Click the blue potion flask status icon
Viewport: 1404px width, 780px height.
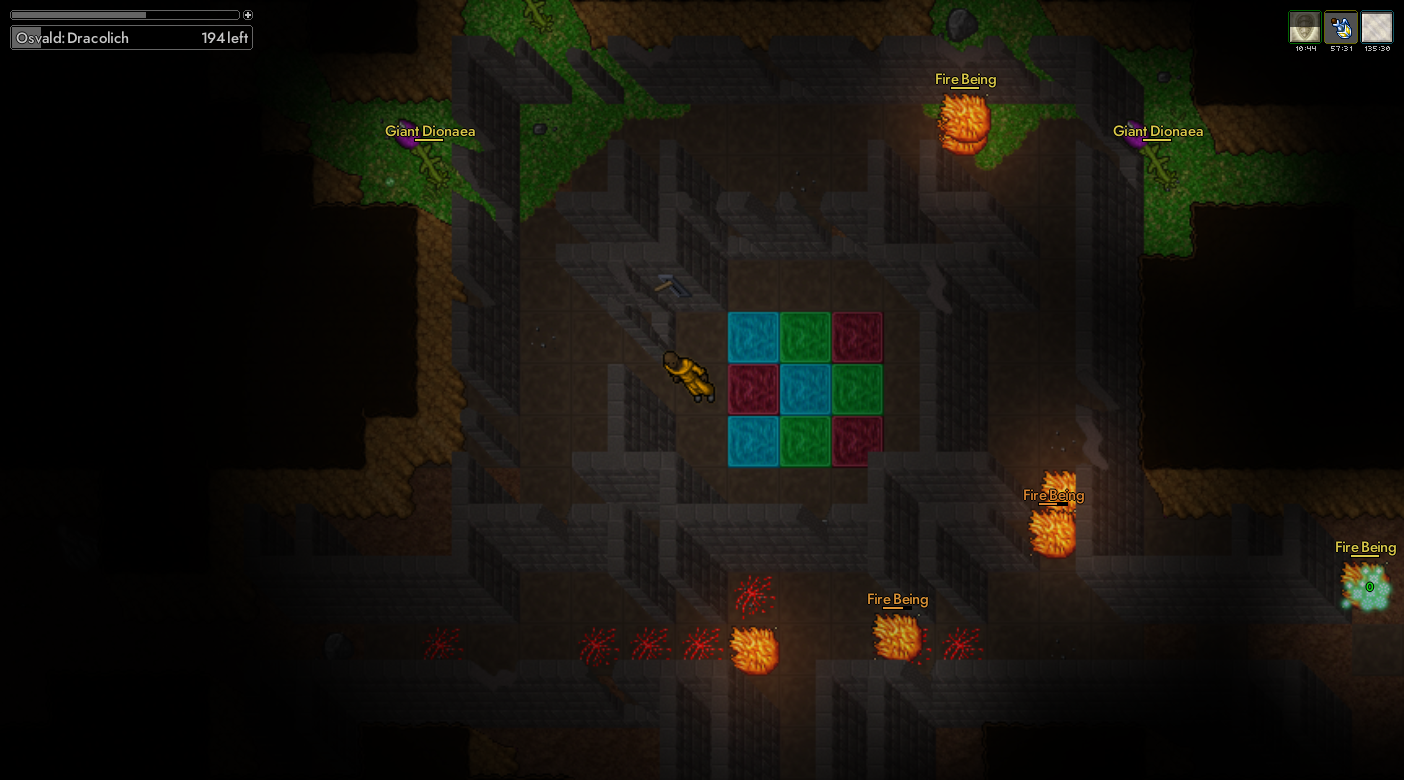1340,27
